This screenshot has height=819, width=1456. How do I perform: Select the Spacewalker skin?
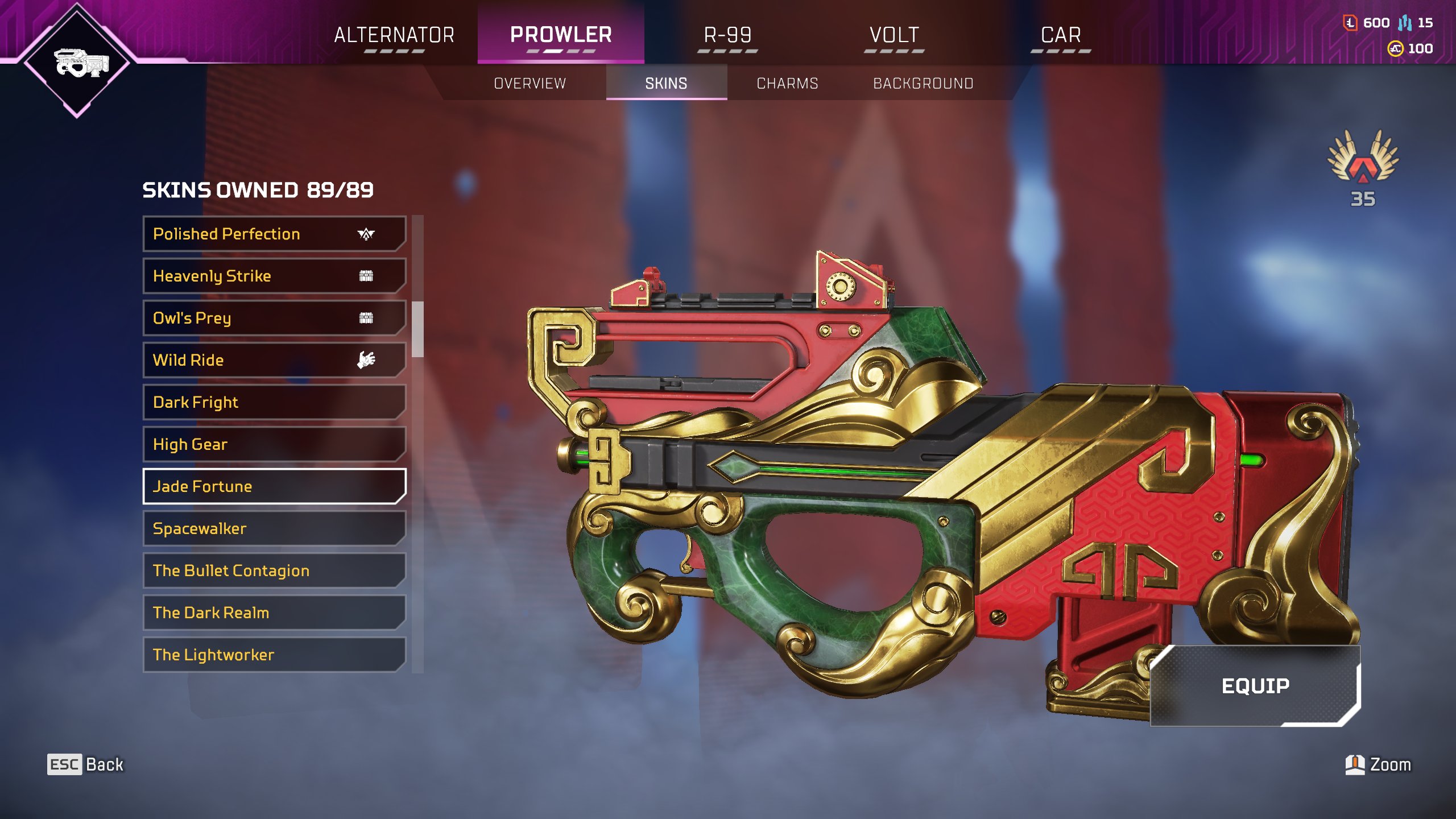(274, 528)
